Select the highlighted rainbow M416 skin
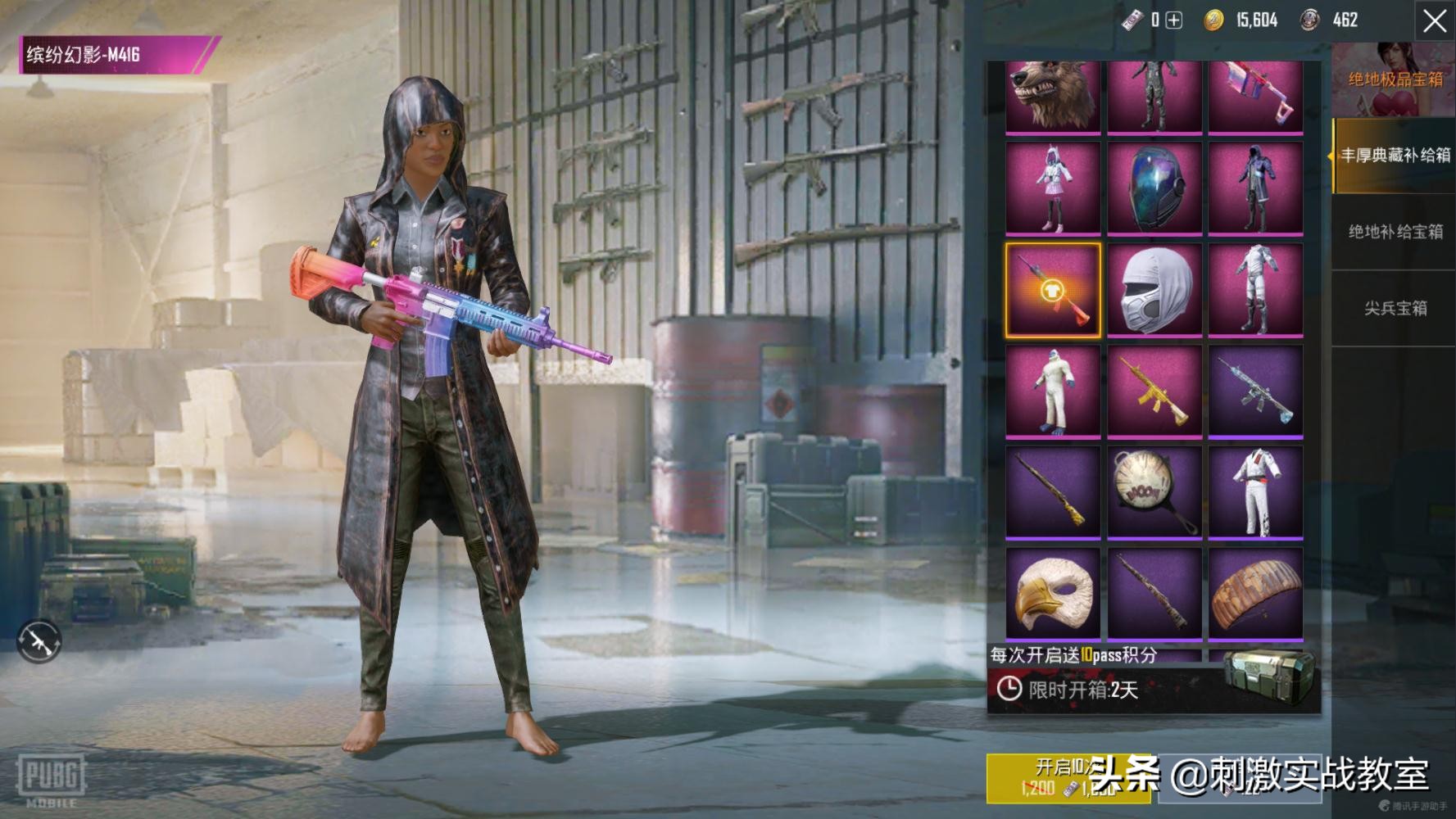This screenshot has height=819, width=1456. coord(1053,289)
